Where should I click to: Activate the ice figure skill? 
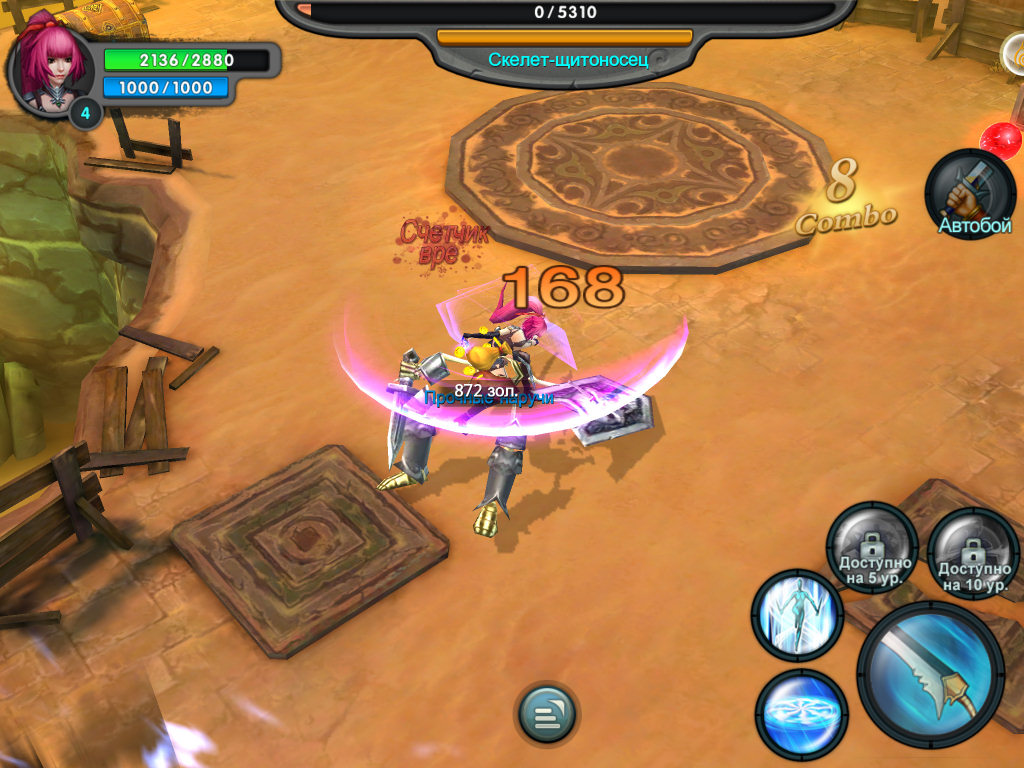click(x=797, y=615)
